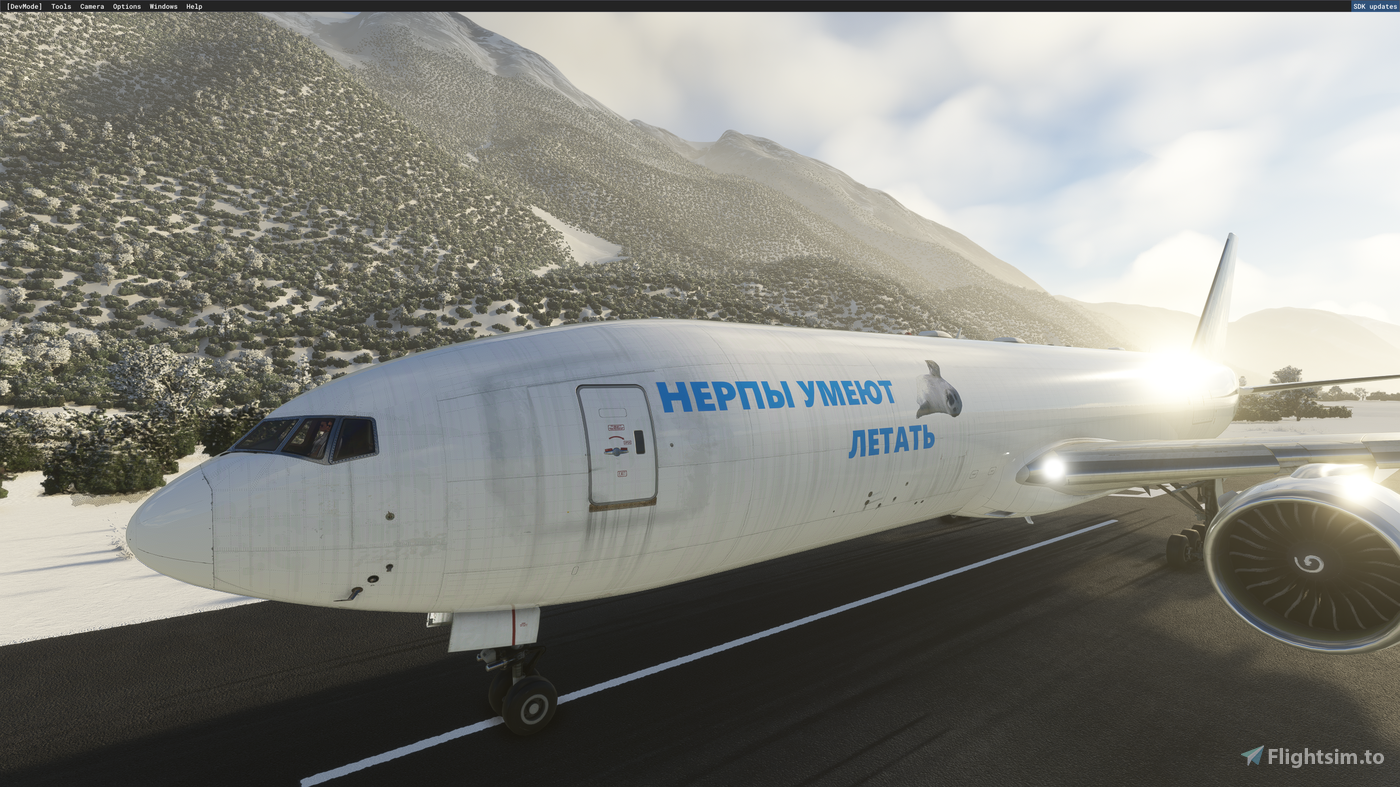This screenshot has width=1400, height=787.
Task: Expand the Windows menu dropdown
Action: (163, 5)
